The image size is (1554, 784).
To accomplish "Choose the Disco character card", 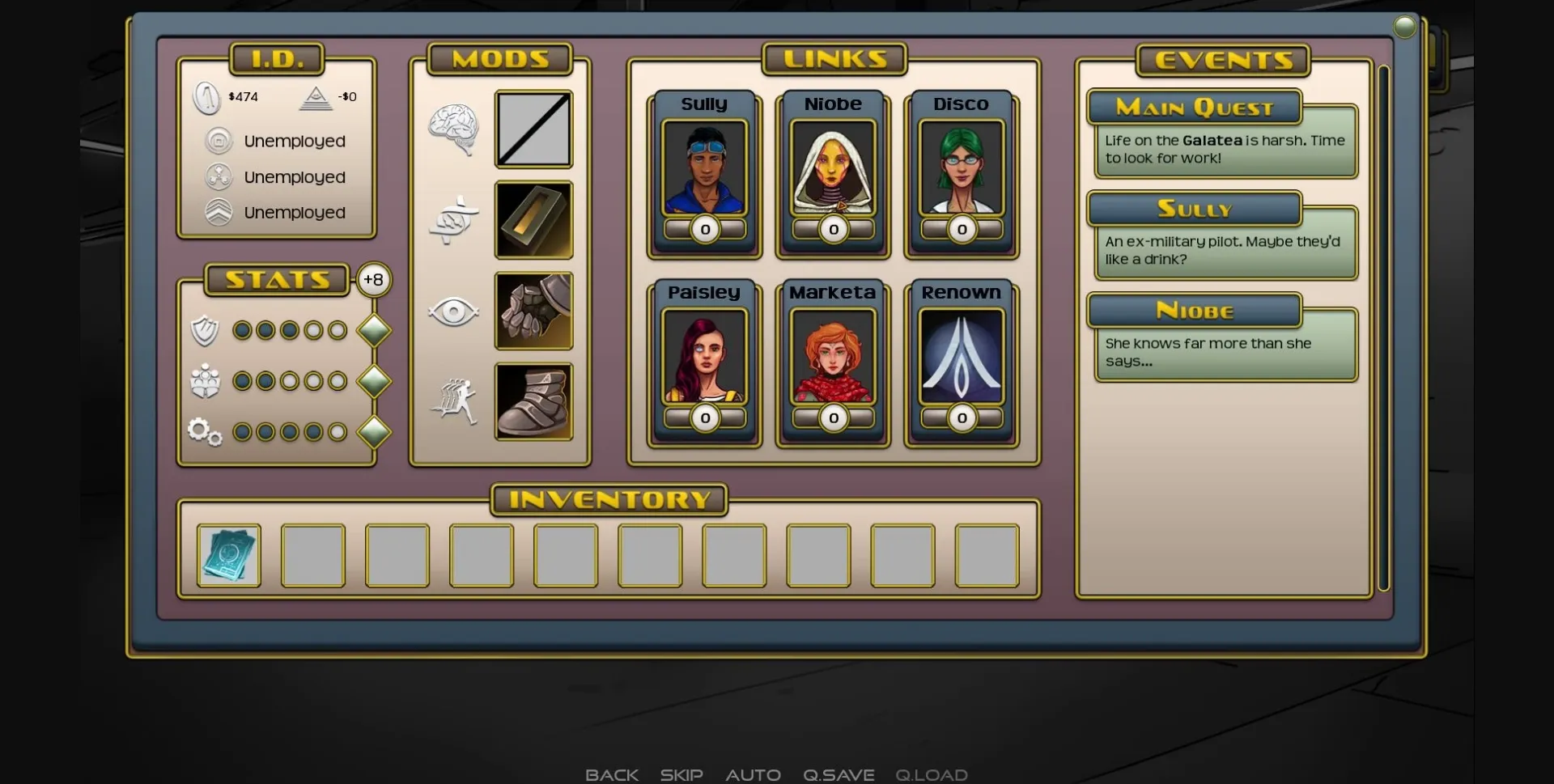I will (x=961, y=168).
